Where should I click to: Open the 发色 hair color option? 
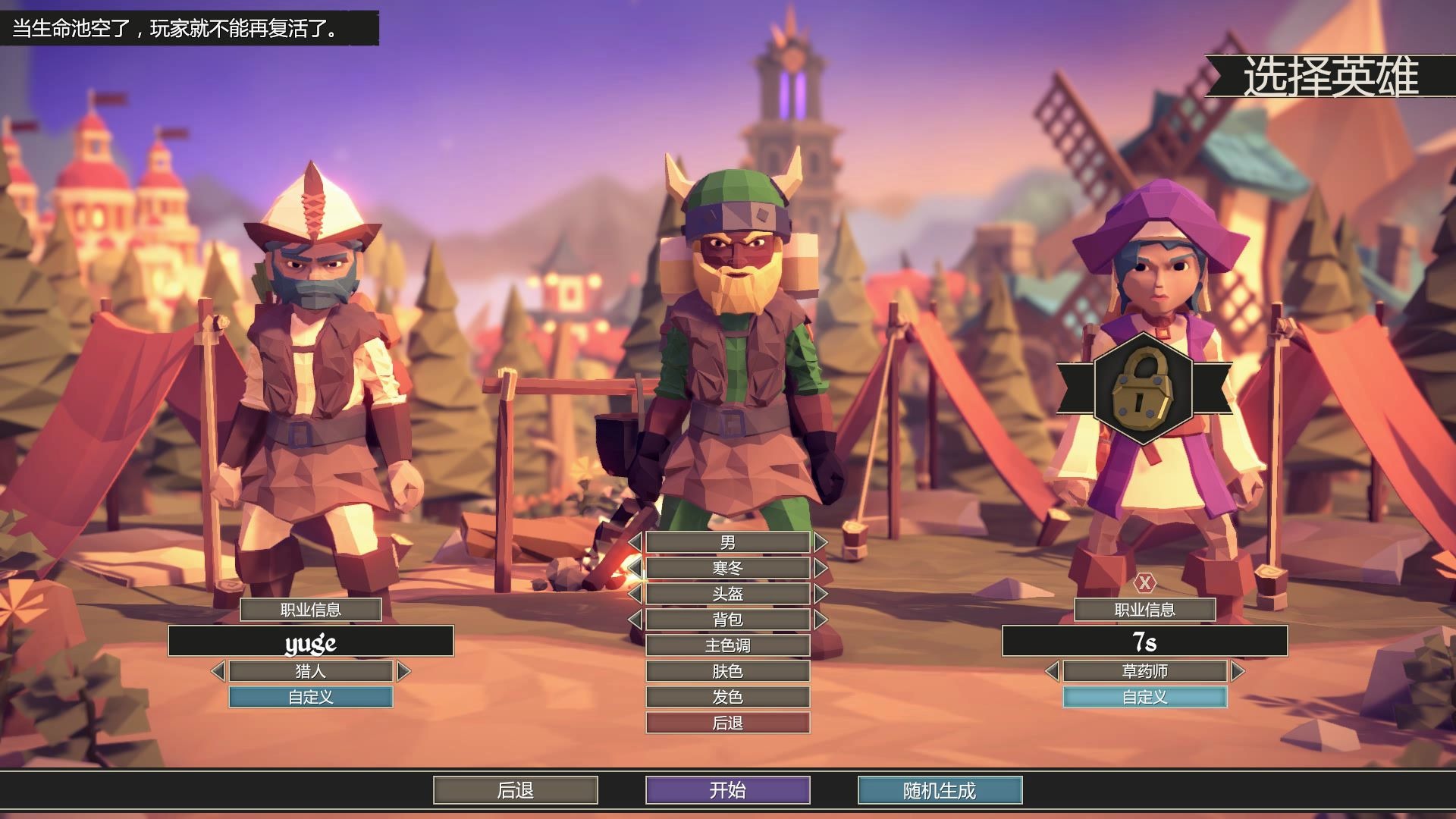727,697
